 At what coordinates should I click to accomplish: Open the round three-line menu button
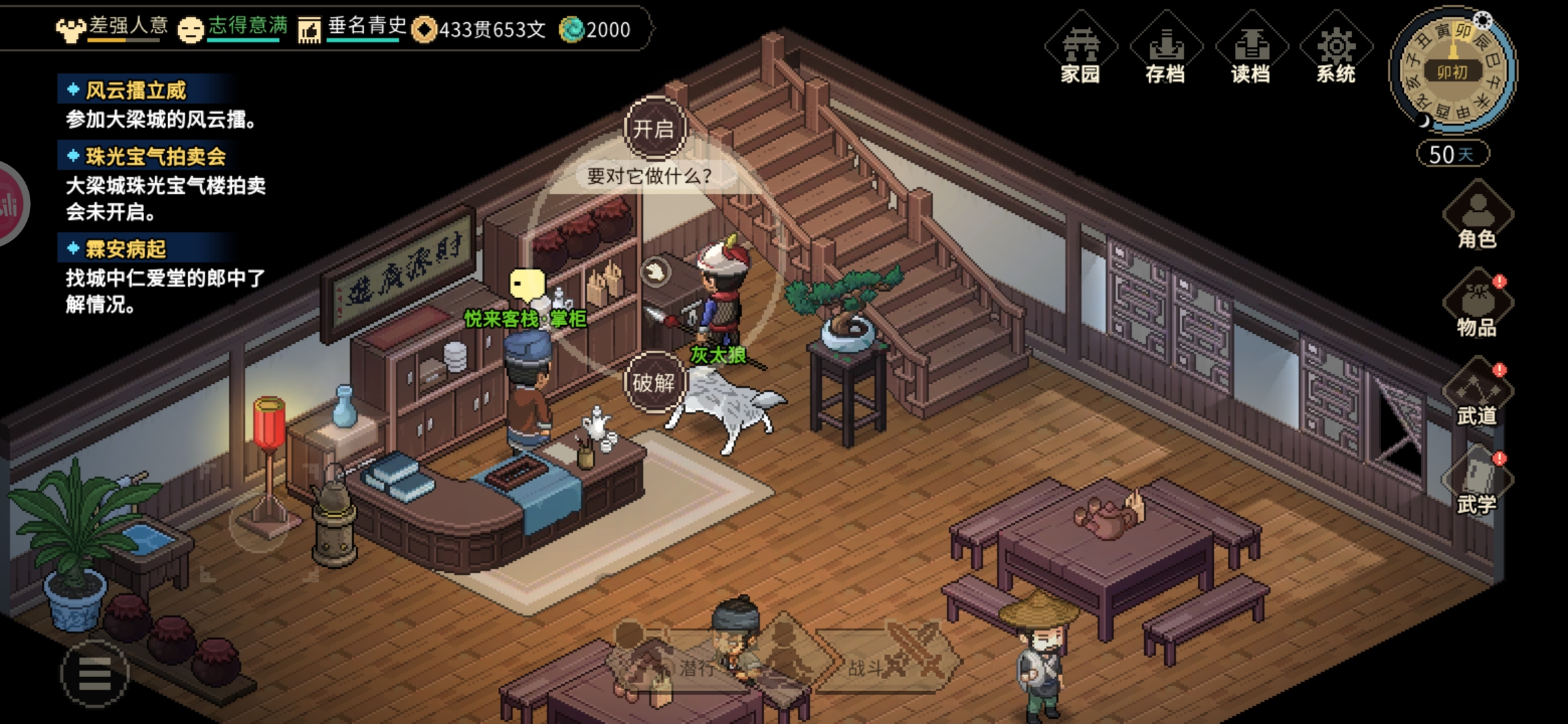point(95,674)
